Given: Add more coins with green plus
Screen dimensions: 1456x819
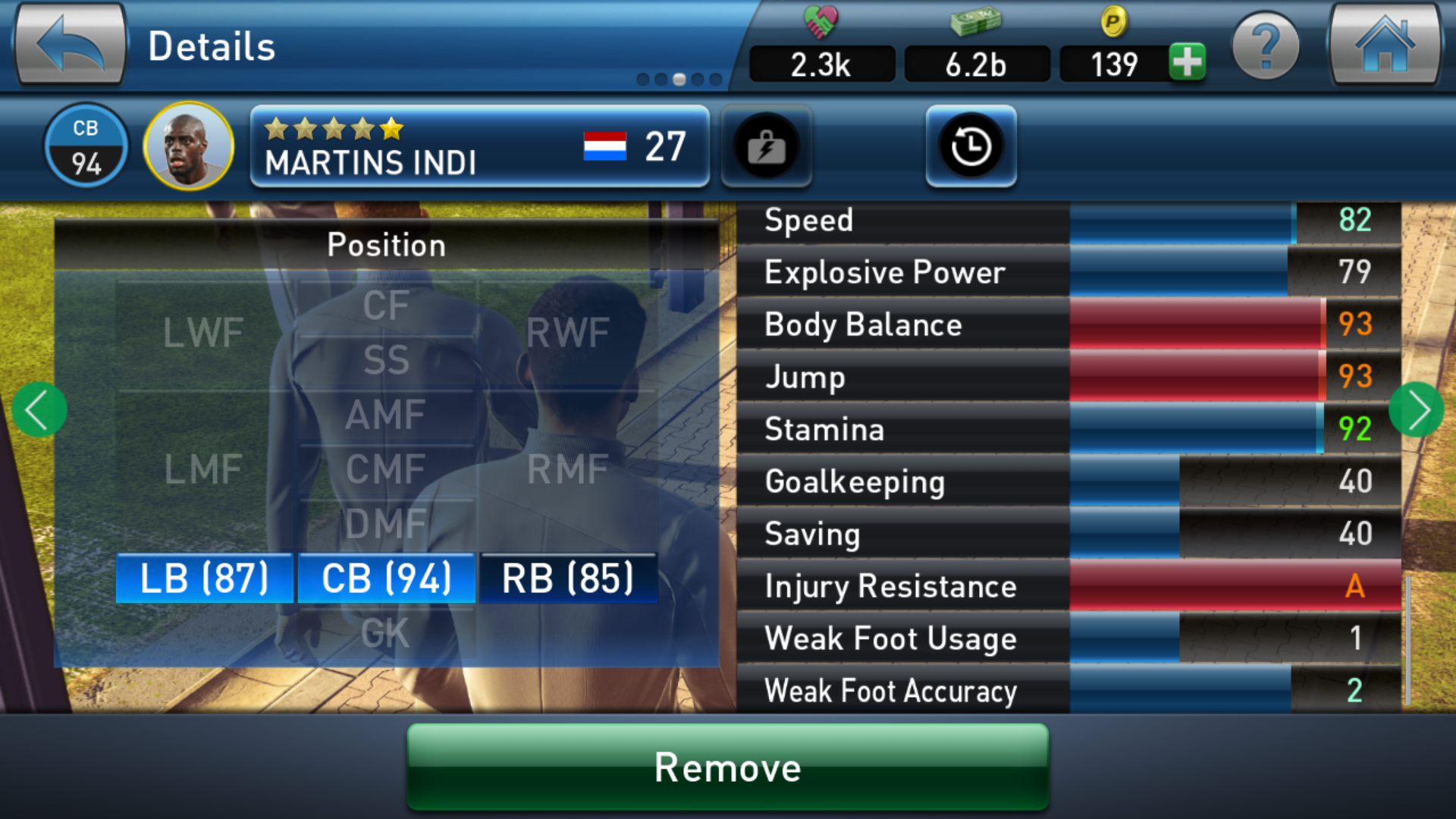Looking at the screenshot, I should click(1187, 62).
